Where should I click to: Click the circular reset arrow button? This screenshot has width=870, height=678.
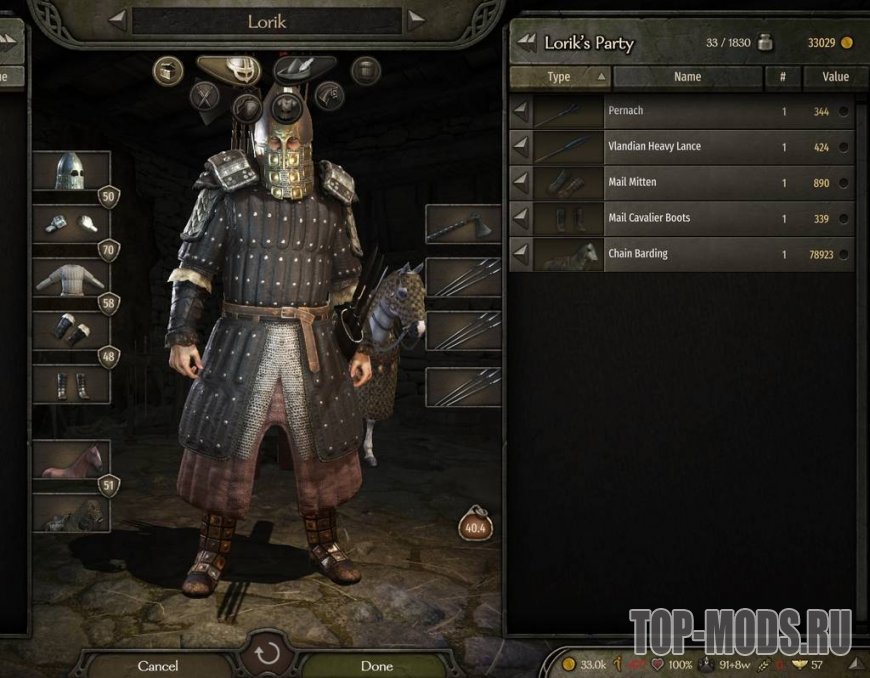click(x=267, y=657)
